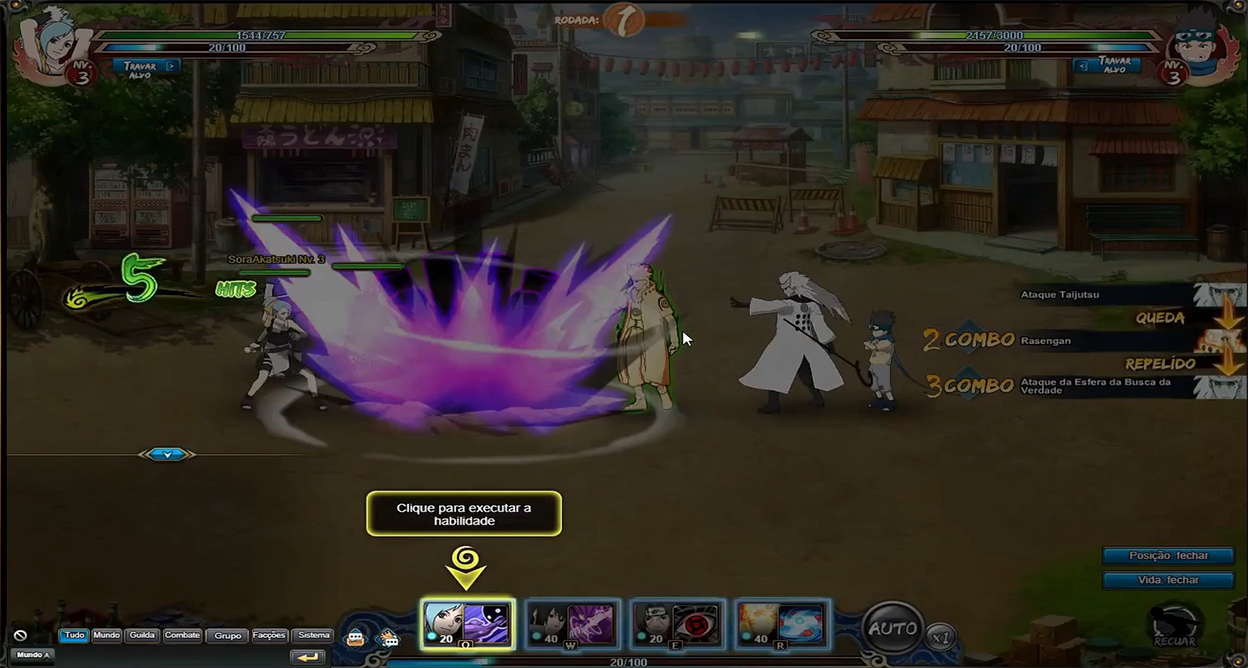Activate the red Sharingan eye skill
Screen dimensions: 1248x668
(678, 624)
